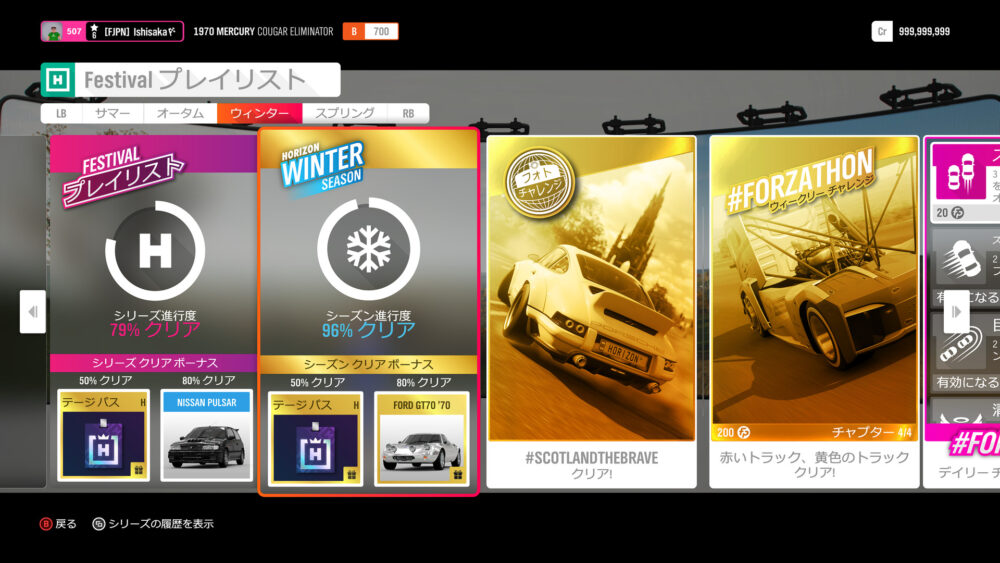Image resolution: width=1000 pixels, height=563 pixels.
Task: Open the Ishisaka player profile badge
Action: [112, 32]
